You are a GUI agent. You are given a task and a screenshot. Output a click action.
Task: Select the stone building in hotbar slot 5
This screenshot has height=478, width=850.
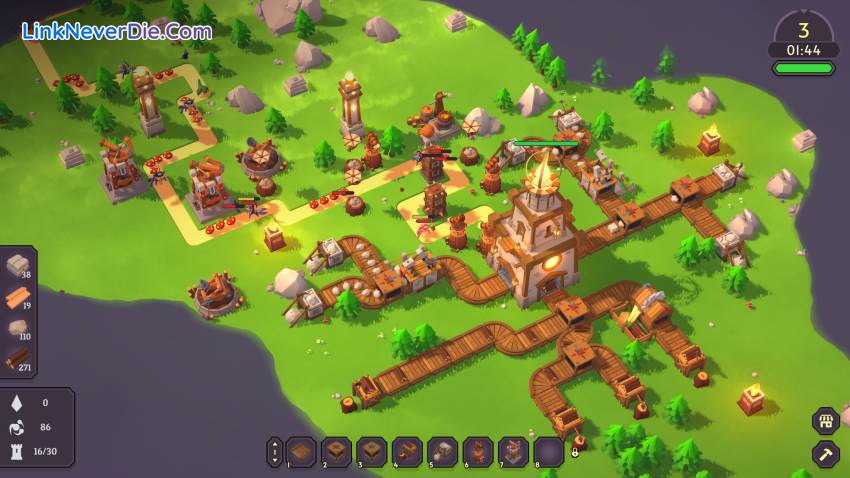pyautogui.click(x=443, y=452)
